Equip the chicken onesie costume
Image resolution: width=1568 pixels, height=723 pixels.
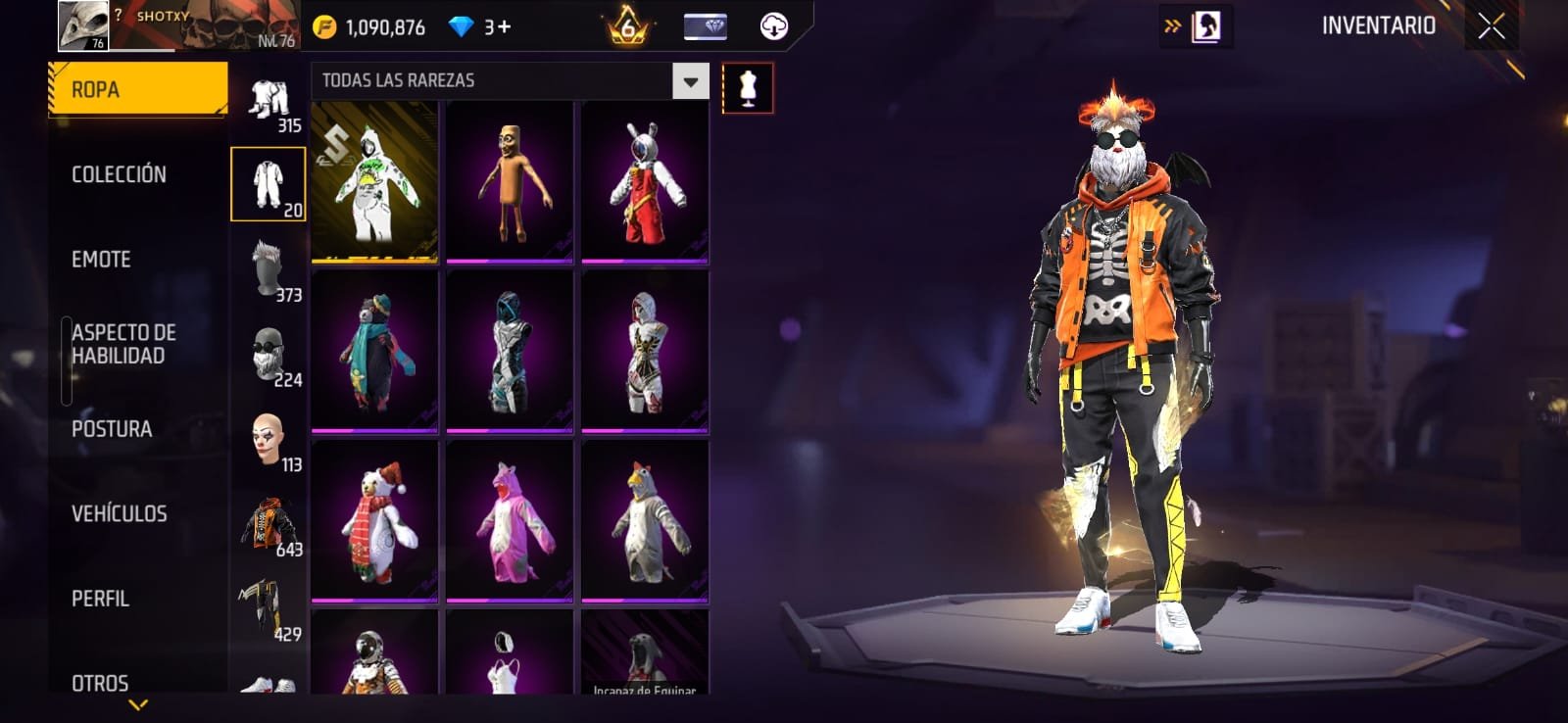645,521
